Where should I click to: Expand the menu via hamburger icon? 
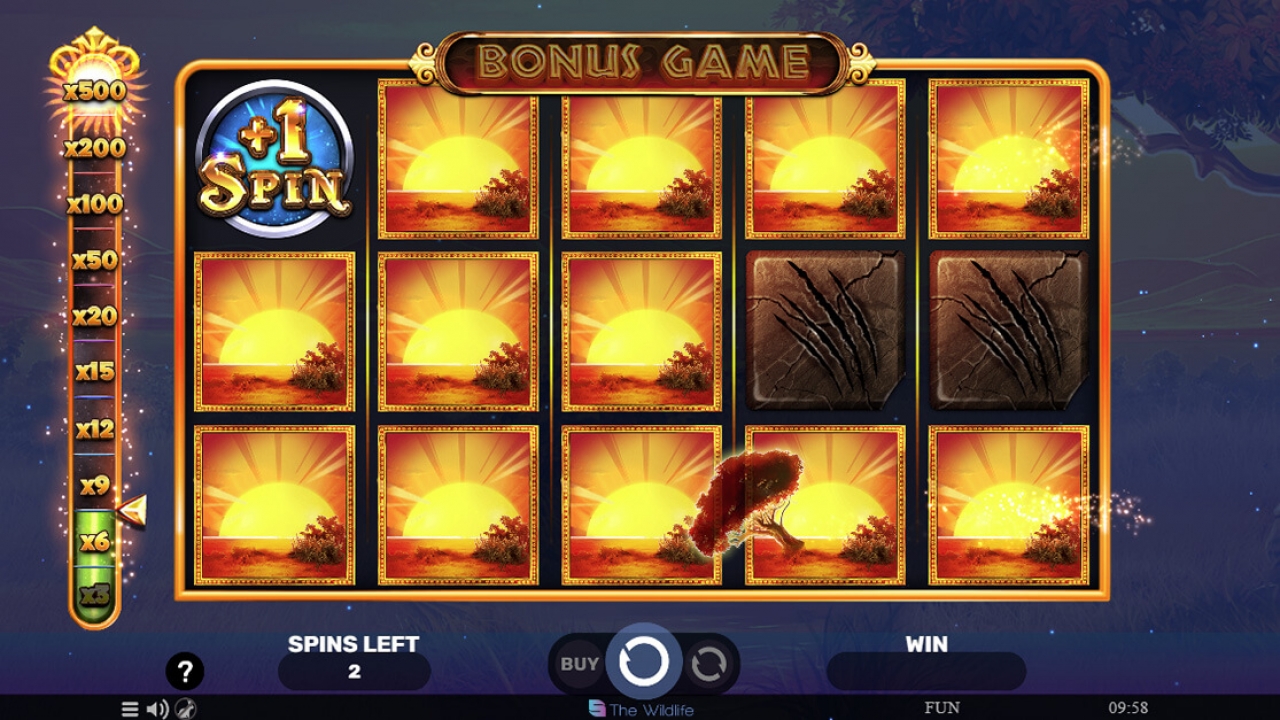pyautogui.click(x=129, y=710)
